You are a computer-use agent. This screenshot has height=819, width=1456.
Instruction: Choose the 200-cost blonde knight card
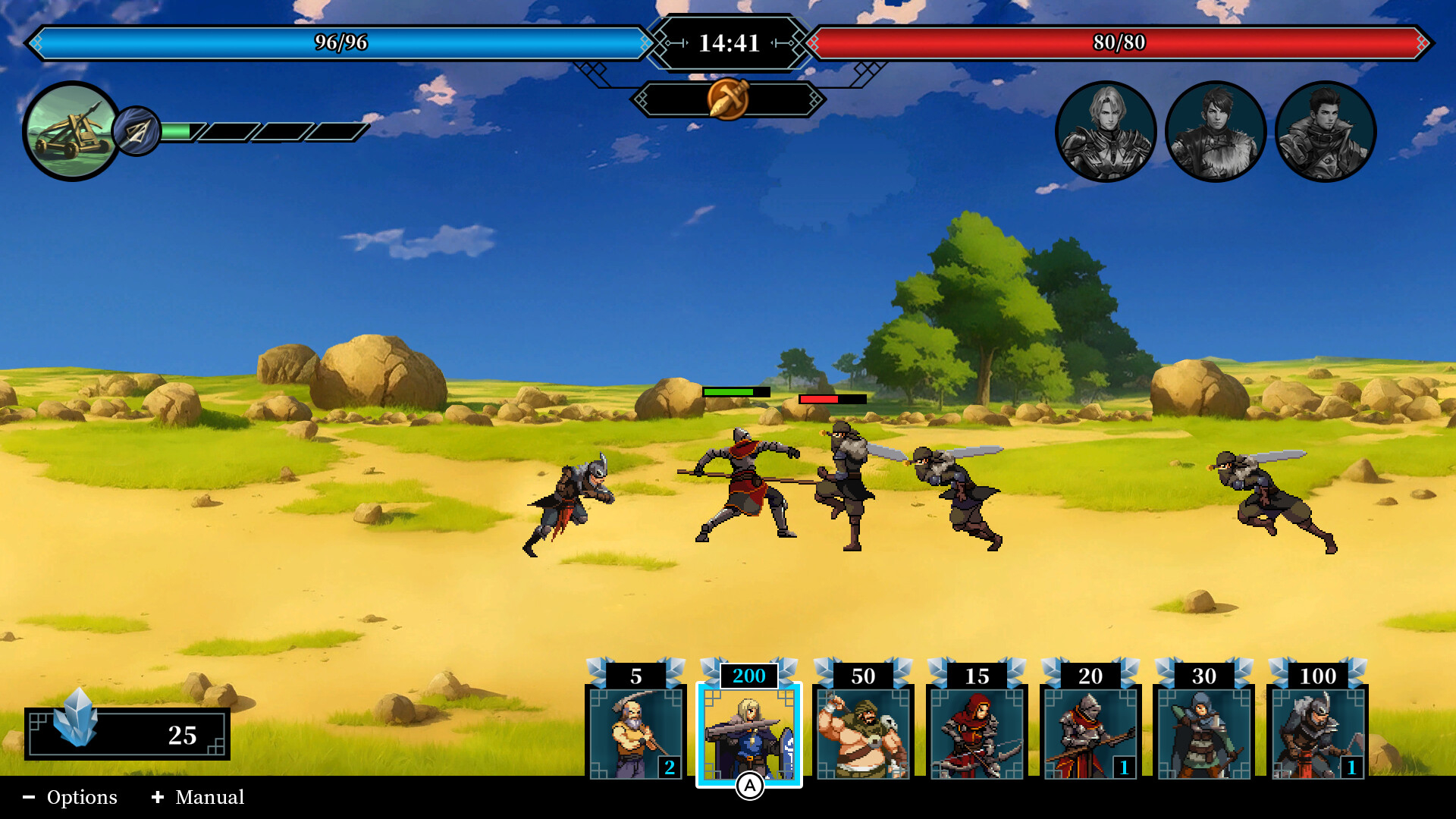point(749,732)
